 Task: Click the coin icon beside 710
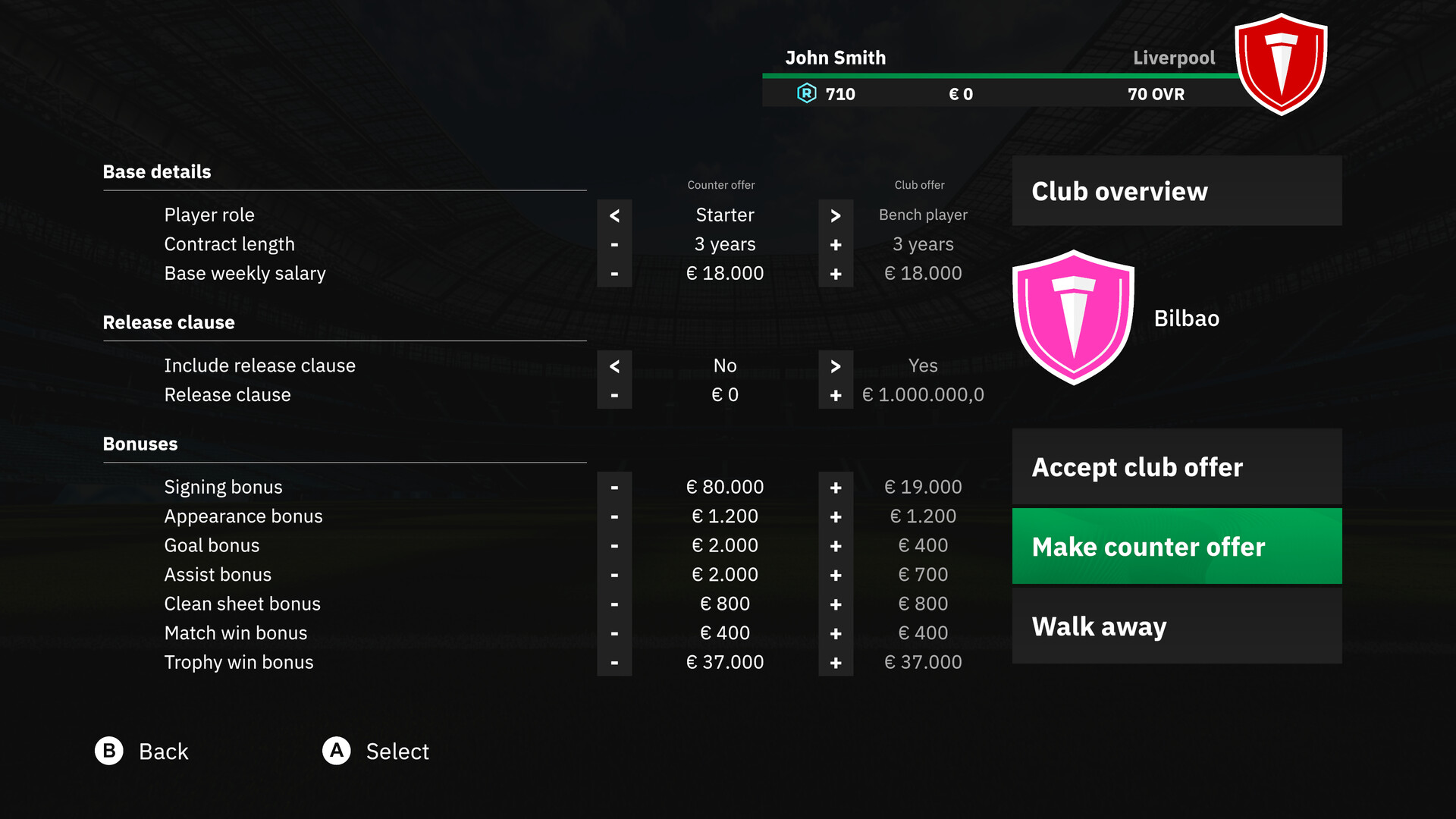pyautogui.click(x=808, y=94)
